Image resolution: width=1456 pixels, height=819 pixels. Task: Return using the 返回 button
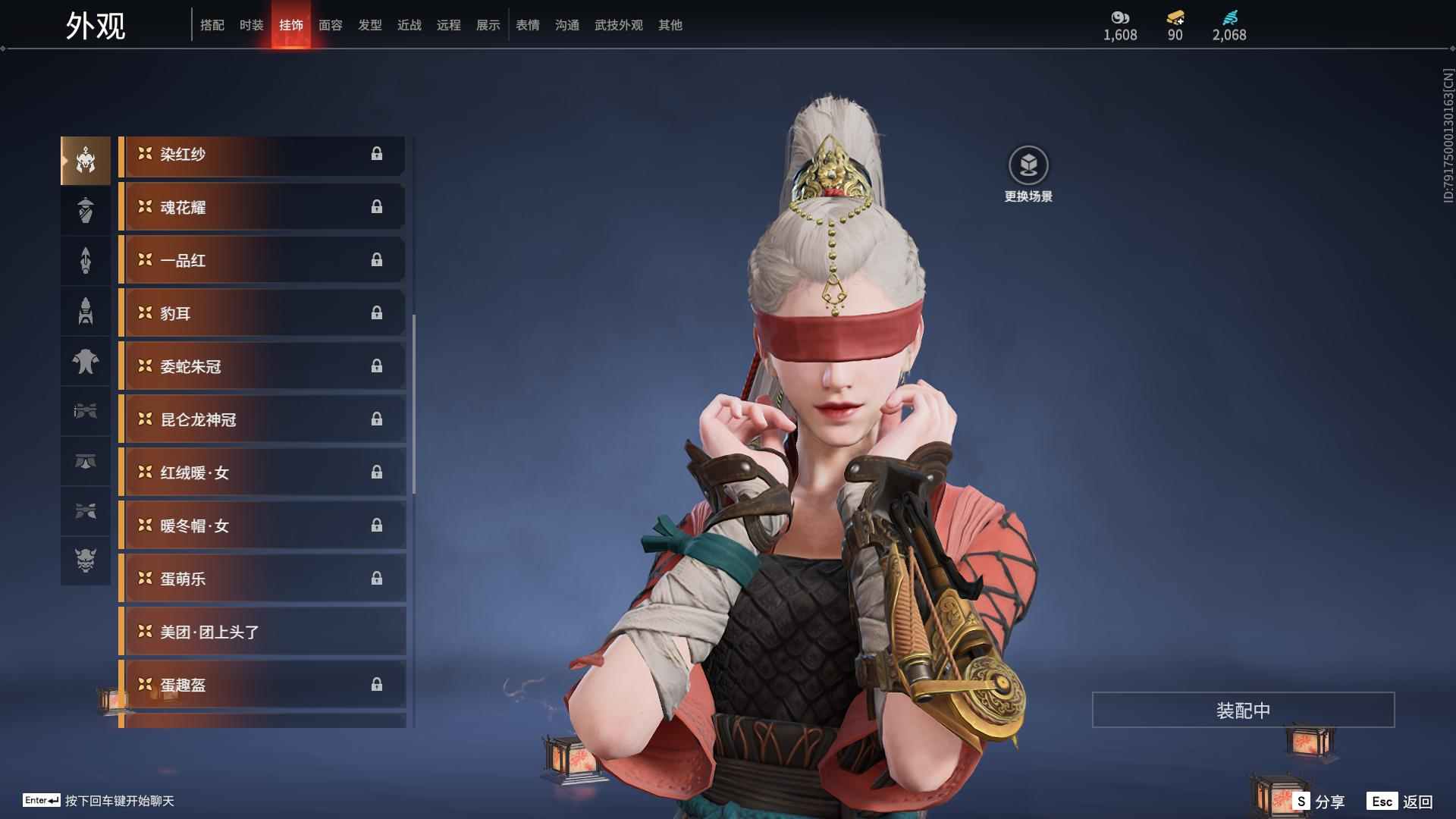[1401, 801]
